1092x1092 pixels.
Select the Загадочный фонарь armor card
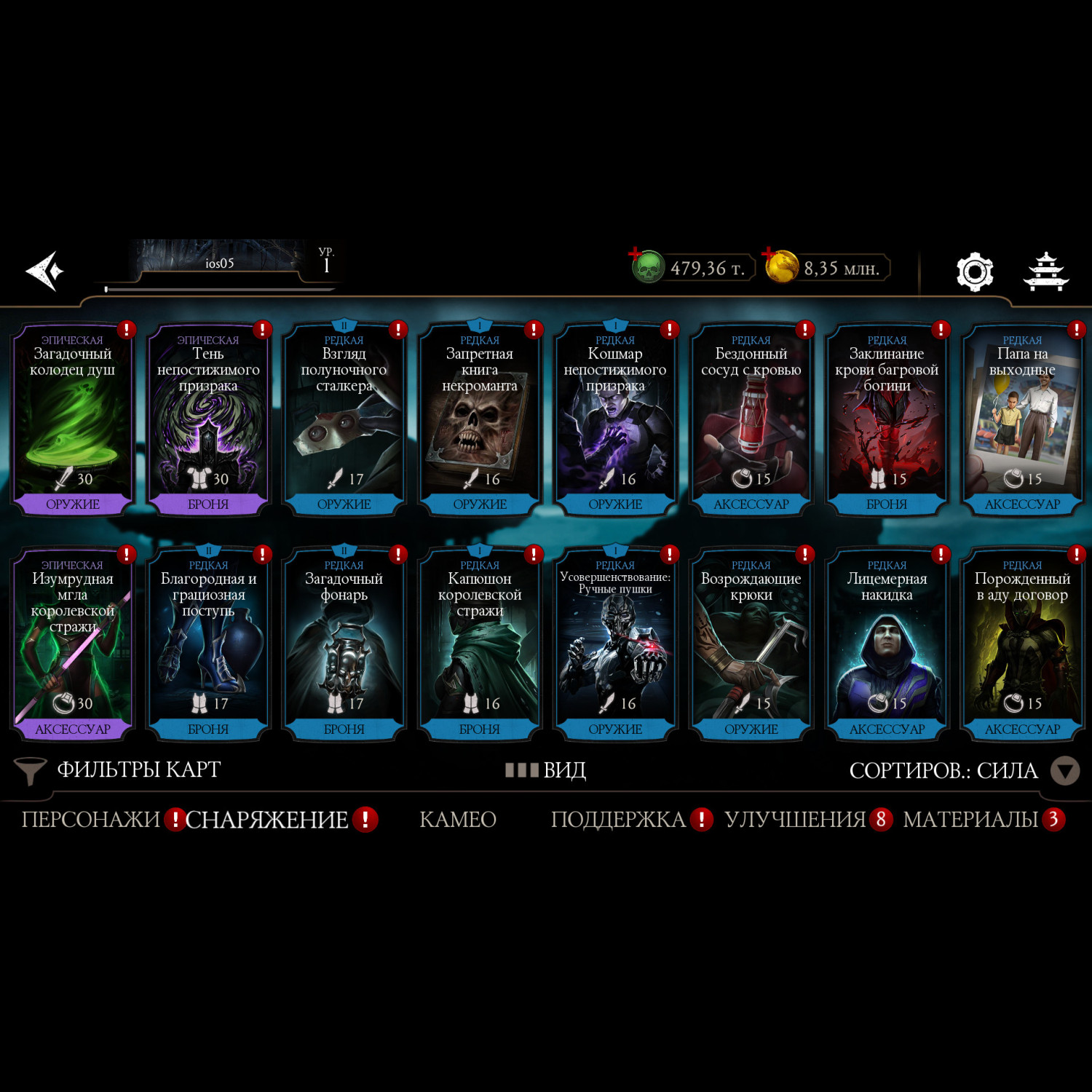(344, 645)
